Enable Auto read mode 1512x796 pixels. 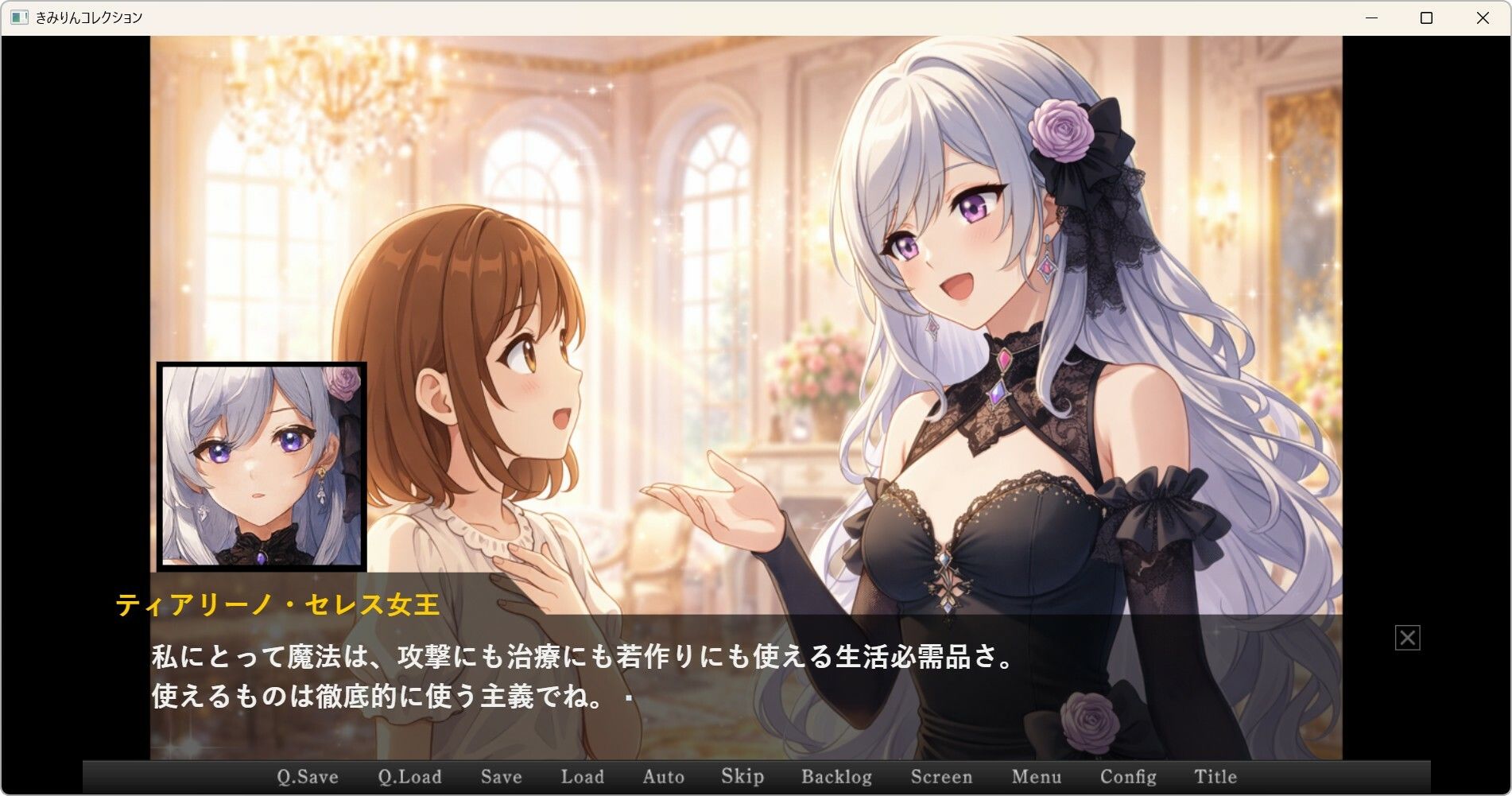[663, 776]
